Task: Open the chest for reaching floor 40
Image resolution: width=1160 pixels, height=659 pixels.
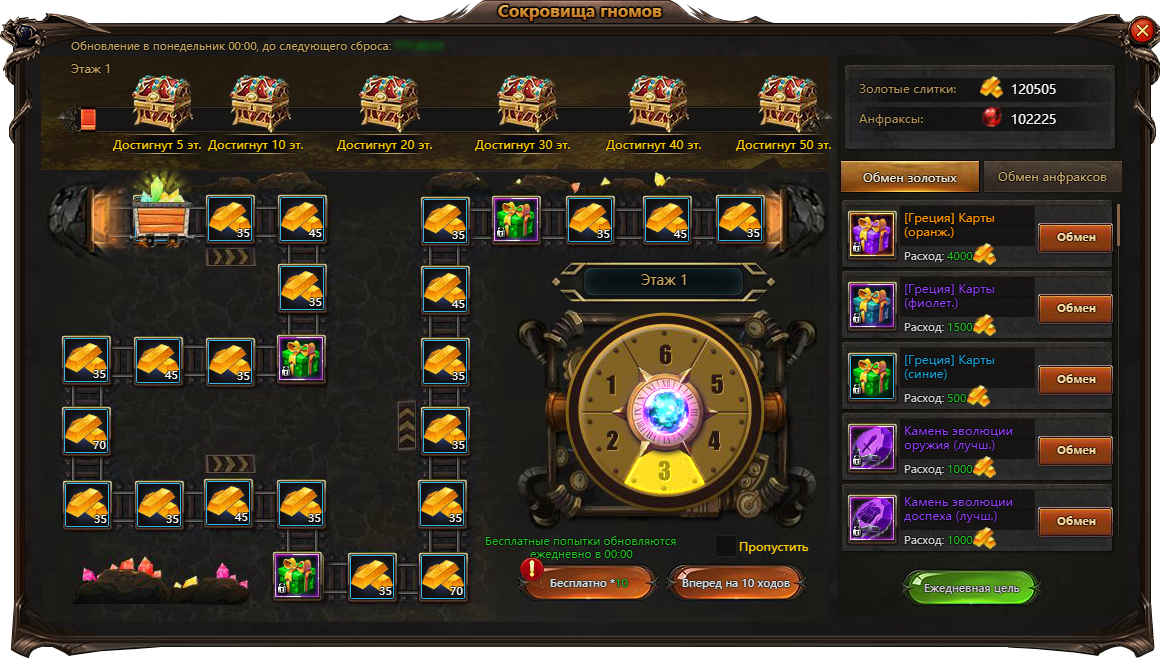Action: (x=656, y=103)
